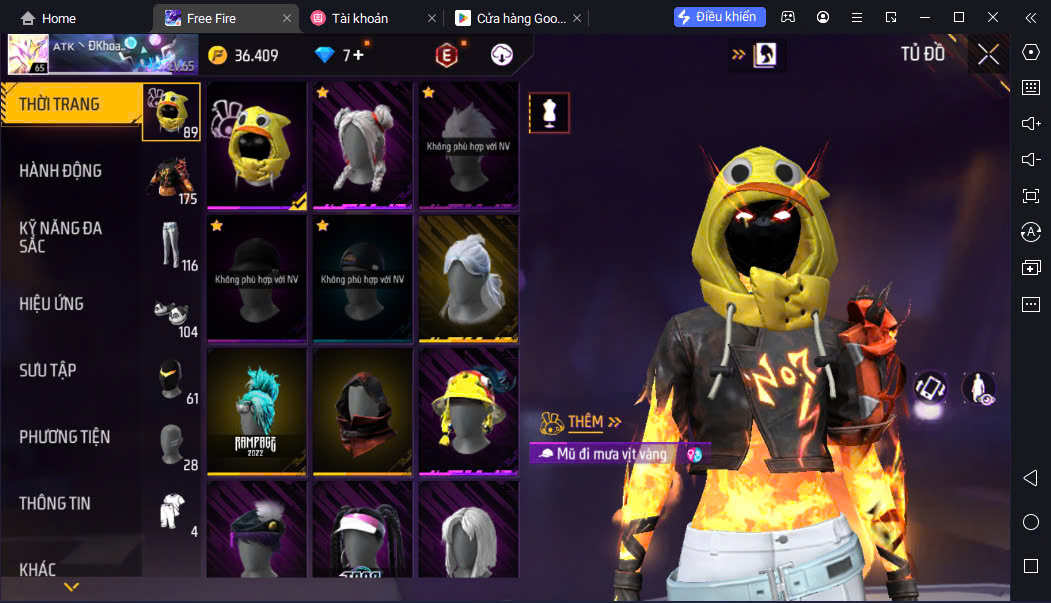Open the mannequin outfit preset icon
Image resolution: width=1051 pixels, height=603 pixels.
[x=549, y=113]
